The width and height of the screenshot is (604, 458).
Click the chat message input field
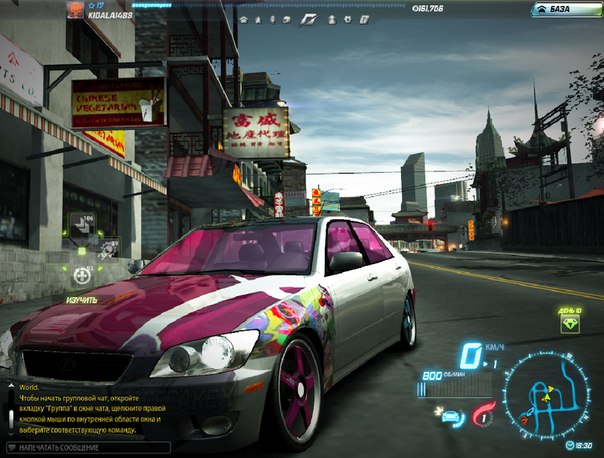point(82,448)
